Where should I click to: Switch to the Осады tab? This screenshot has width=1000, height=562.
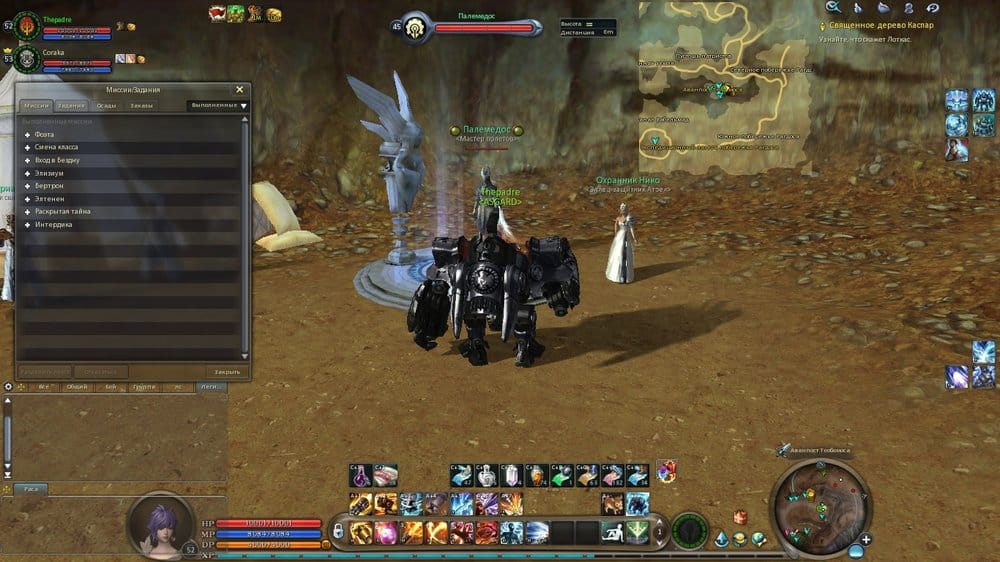pyautogui.click(x=106, y=105)
